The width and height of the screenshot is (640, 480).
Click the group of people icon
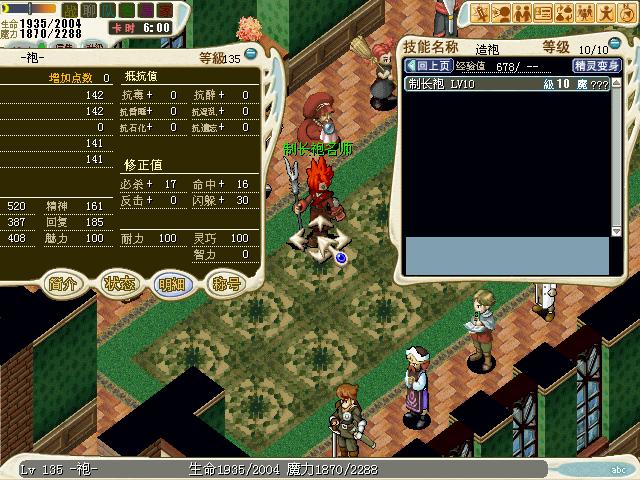click(x=585, y=13)
